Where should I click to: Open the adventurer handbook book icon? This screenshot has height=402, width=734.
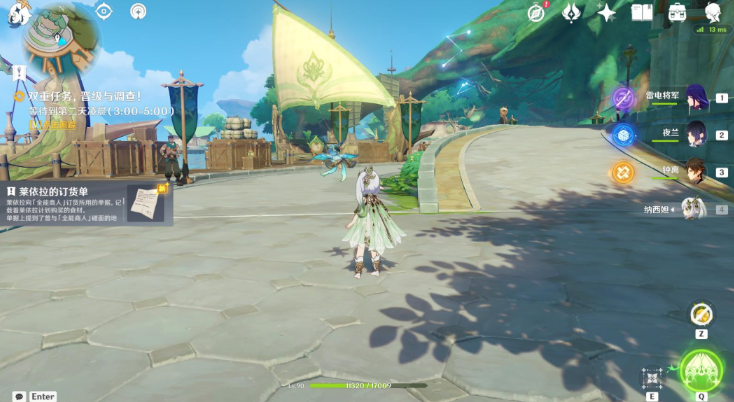coord(641,12)
